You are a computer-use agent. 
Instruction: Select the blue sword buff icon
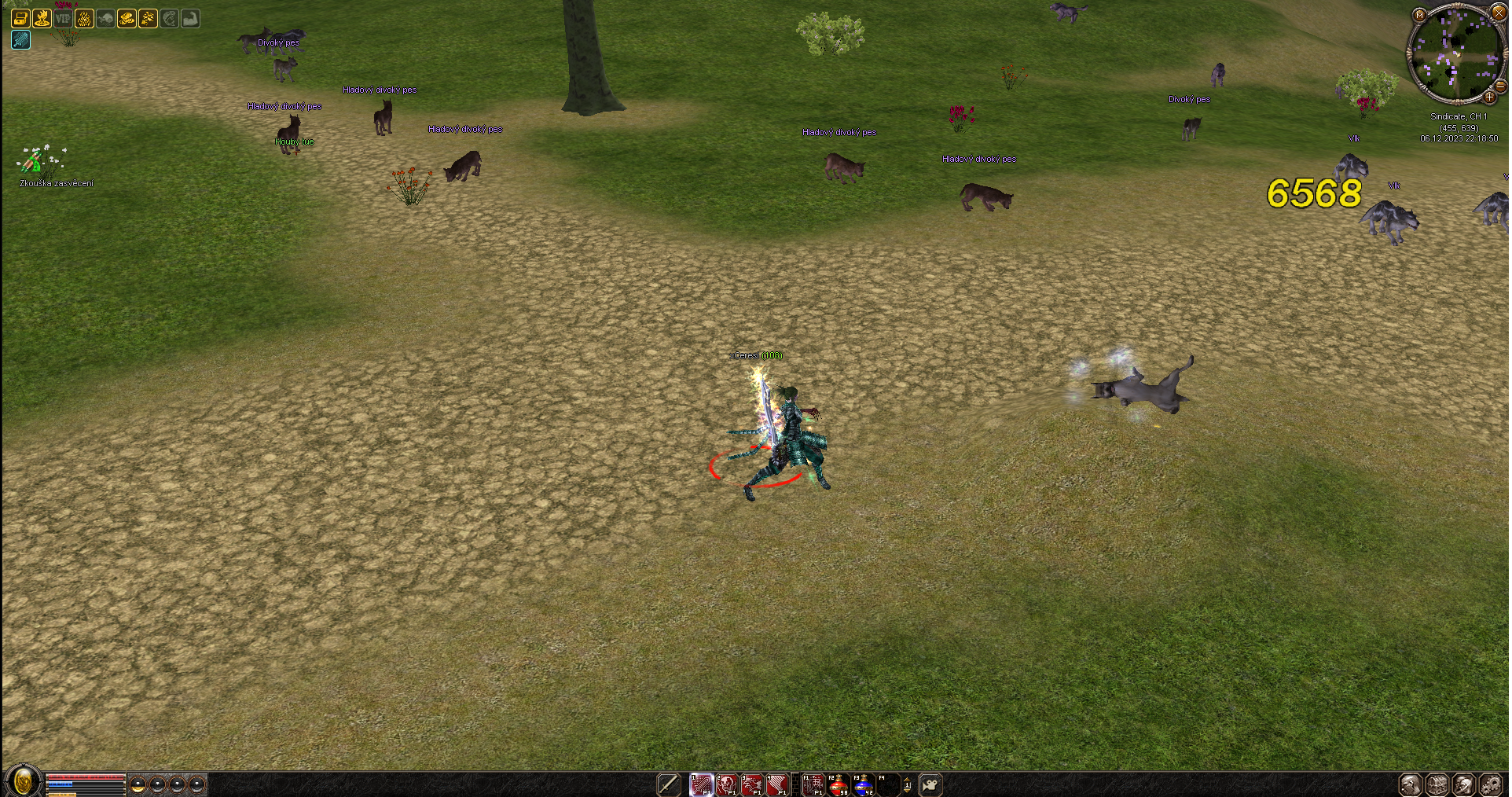(21, 39)
